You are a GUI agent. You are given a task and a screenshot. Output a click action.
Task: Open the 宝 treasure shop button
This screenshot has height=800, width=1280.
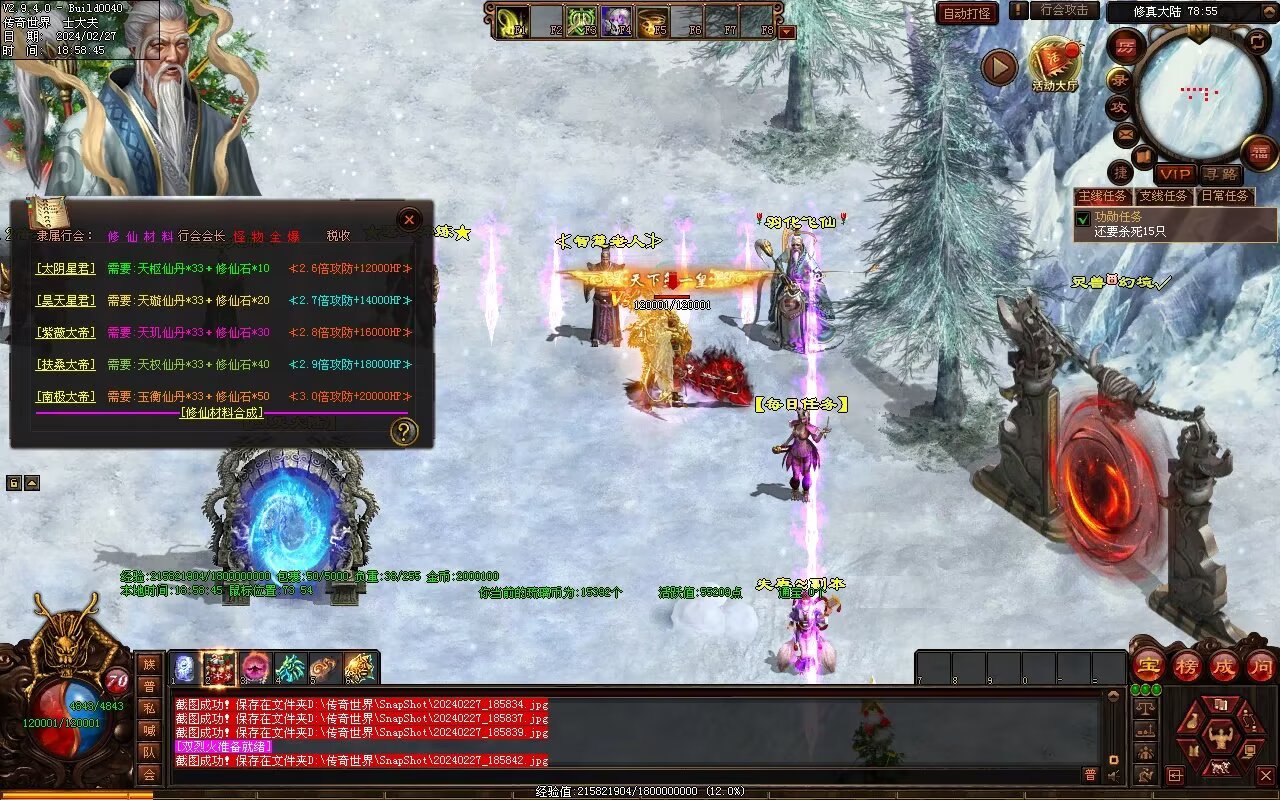pyautogui.click(x=1148, y=665)
